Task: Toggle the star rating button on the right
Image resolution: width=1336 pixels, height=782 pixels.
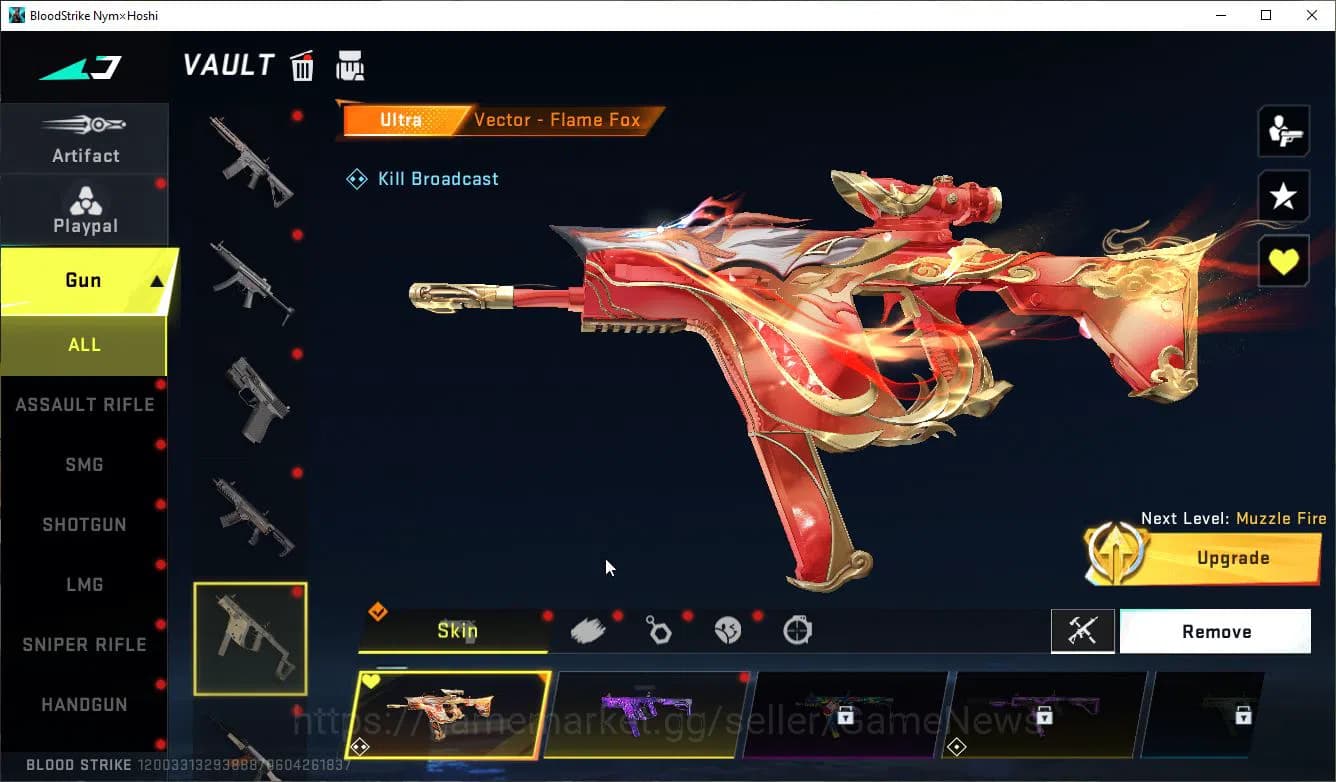Action: tap(1284, 195)
